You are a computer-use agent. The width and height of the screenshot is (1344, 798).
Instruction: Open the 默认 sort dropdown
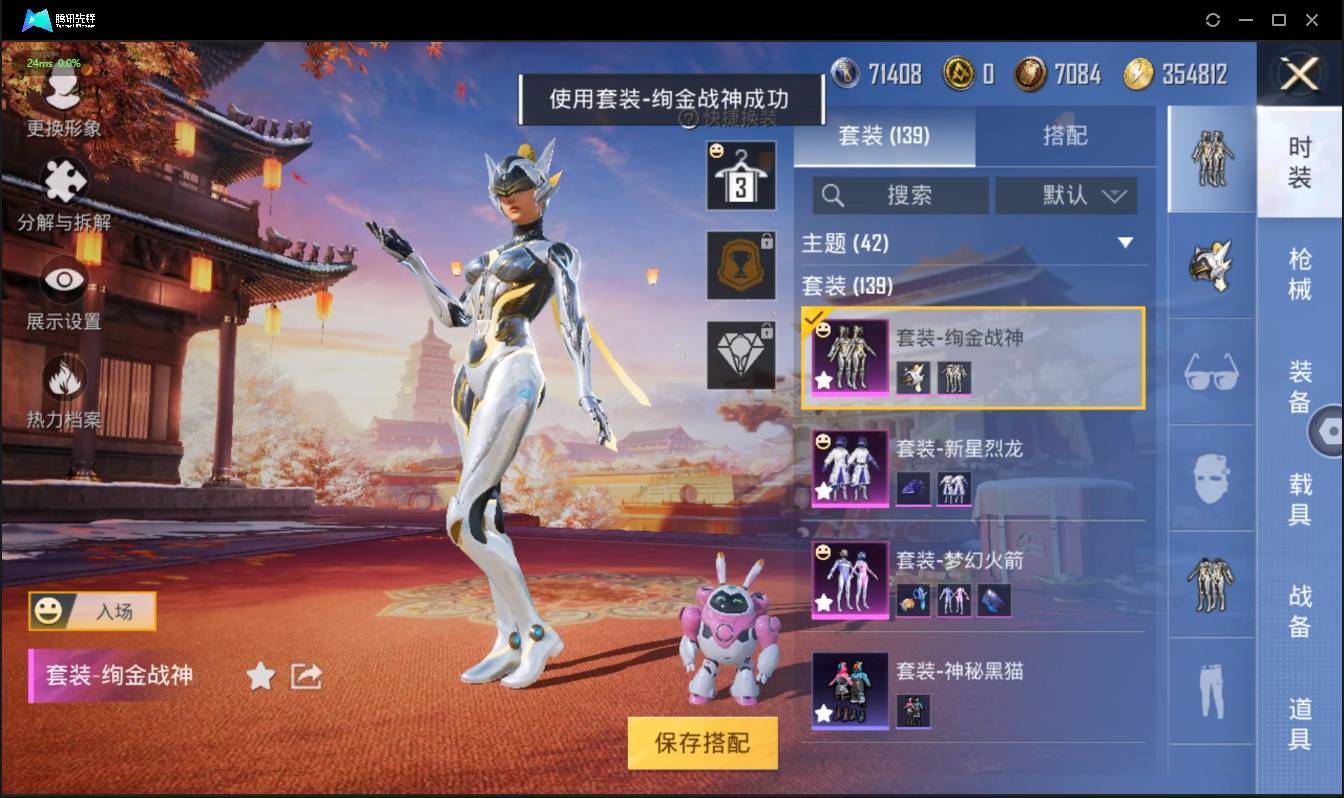coord(1066,195)
